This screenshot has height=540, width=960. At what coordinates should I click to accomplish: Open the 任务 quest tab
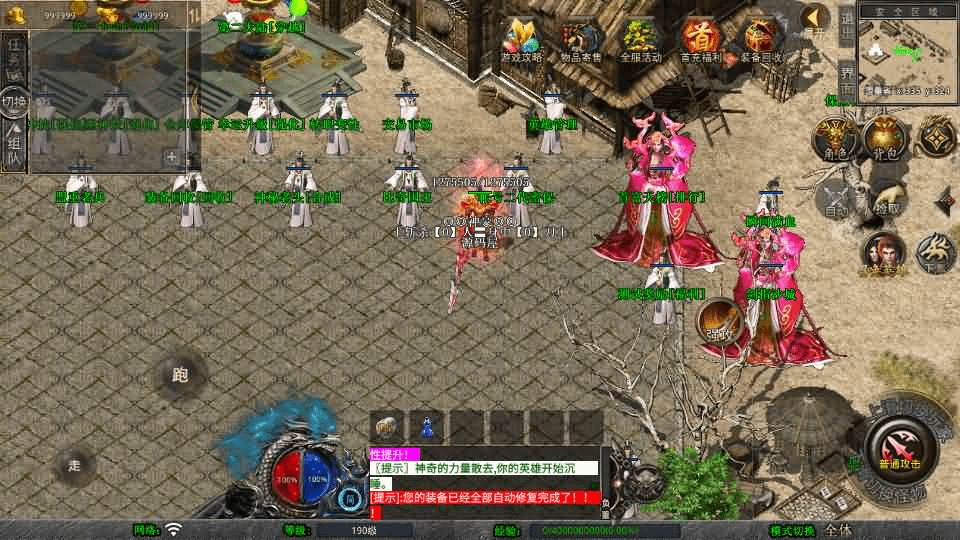[x=14, y=58]
